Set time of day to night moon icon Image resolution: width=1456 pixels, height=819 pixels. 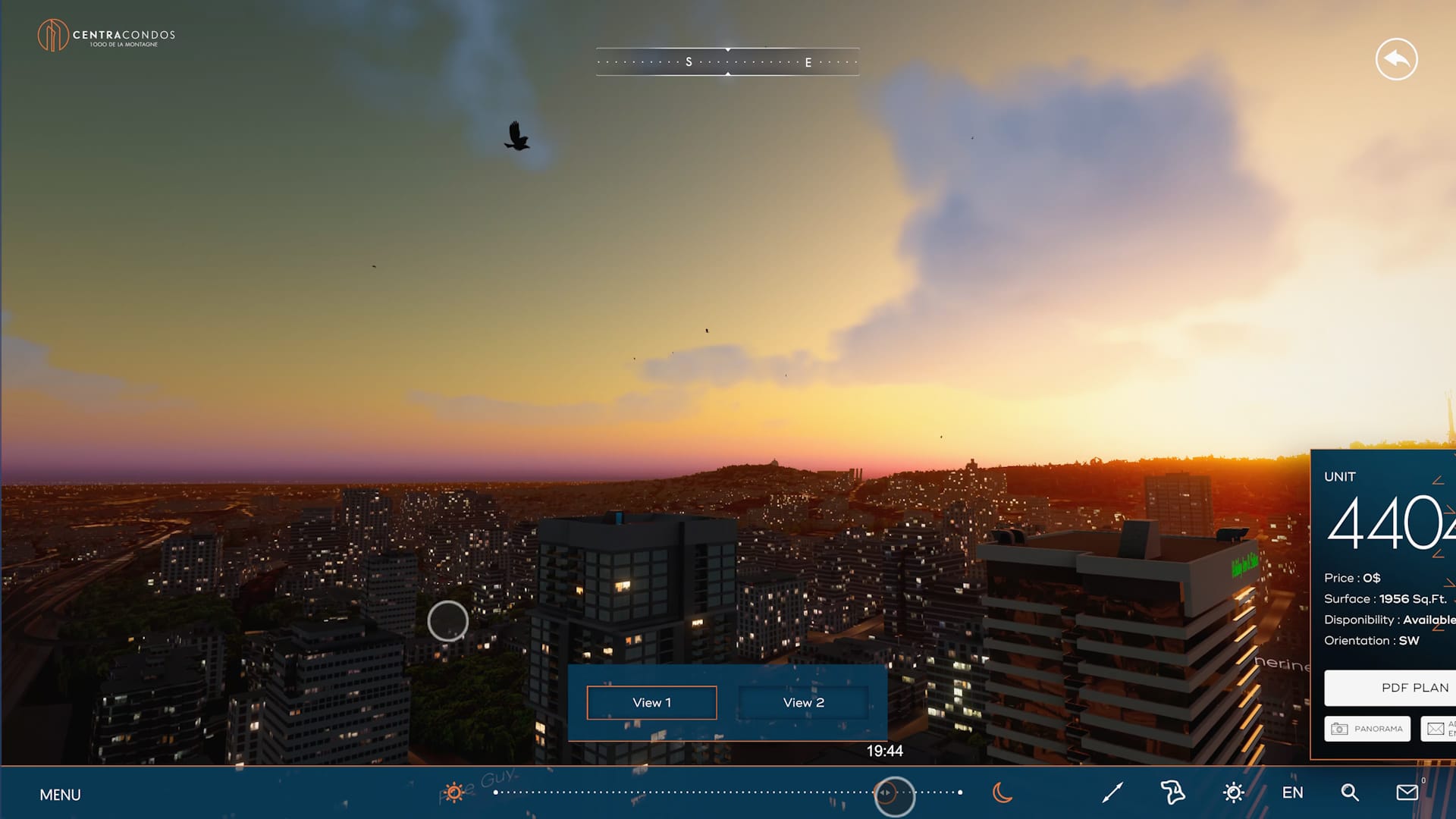pos(1002,792)
